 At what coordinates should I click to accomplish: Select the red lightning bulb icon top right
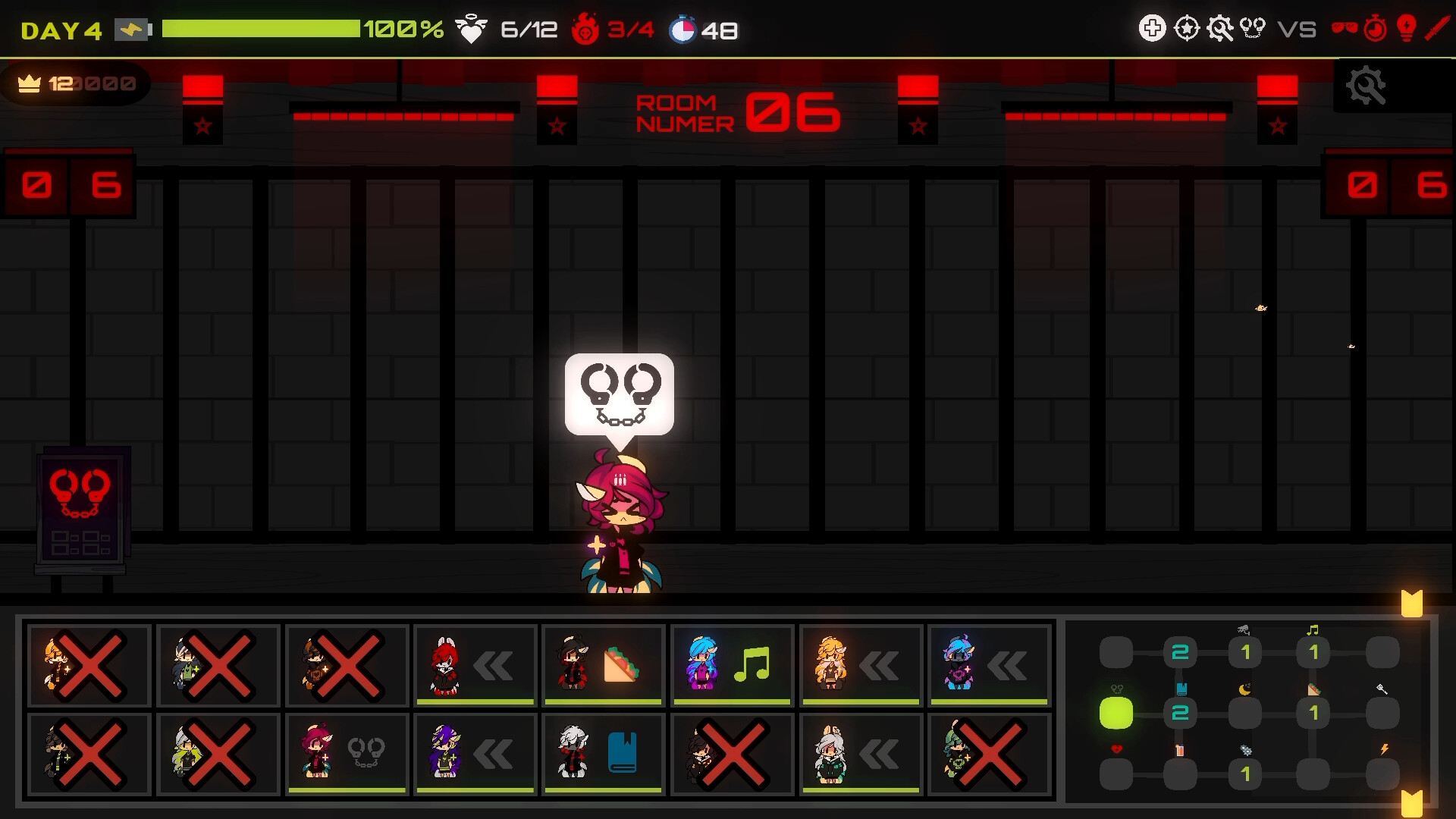click(1404, 29)
